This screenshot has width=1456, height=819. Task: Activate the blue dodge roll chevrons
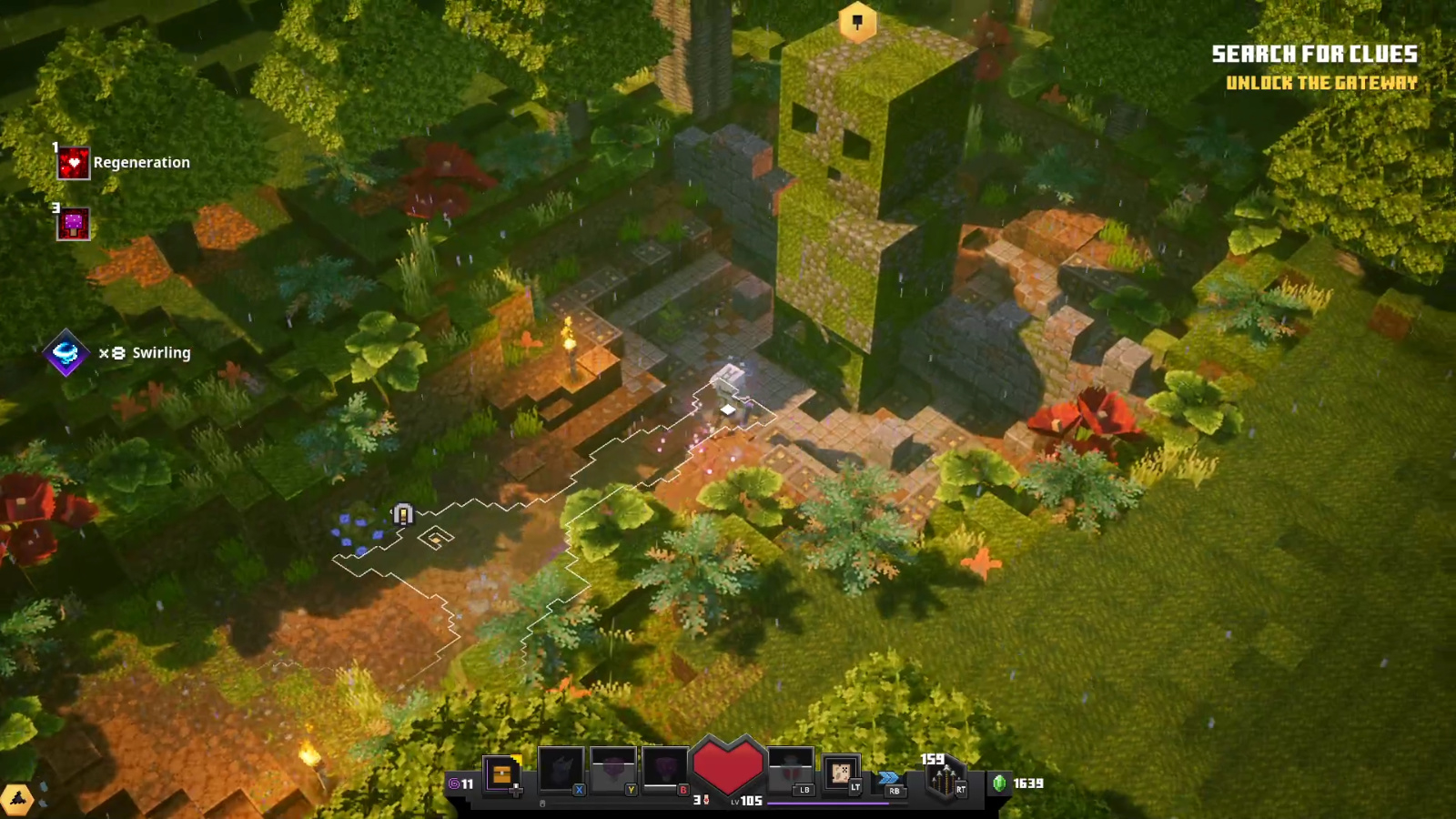point(889,778)
